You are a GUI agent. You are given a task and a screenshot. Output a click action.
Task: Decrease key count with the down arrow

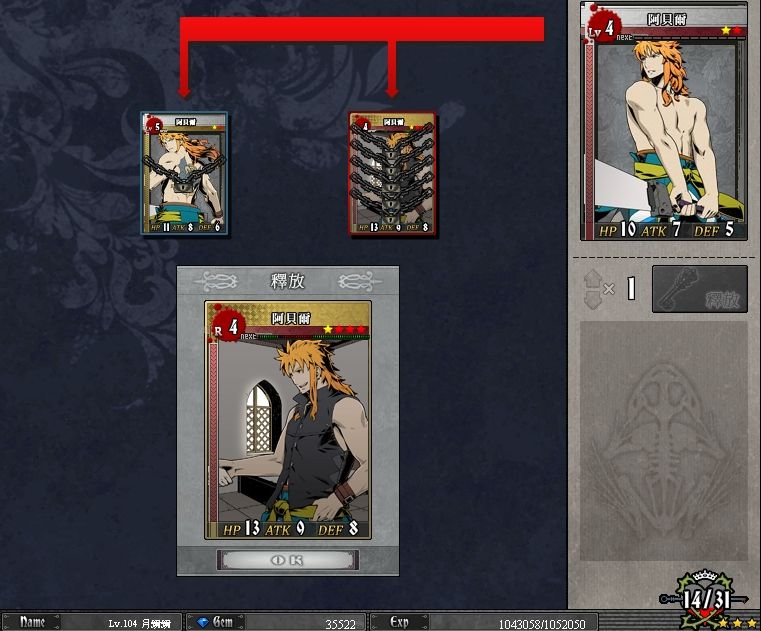(x=594, y=299)
